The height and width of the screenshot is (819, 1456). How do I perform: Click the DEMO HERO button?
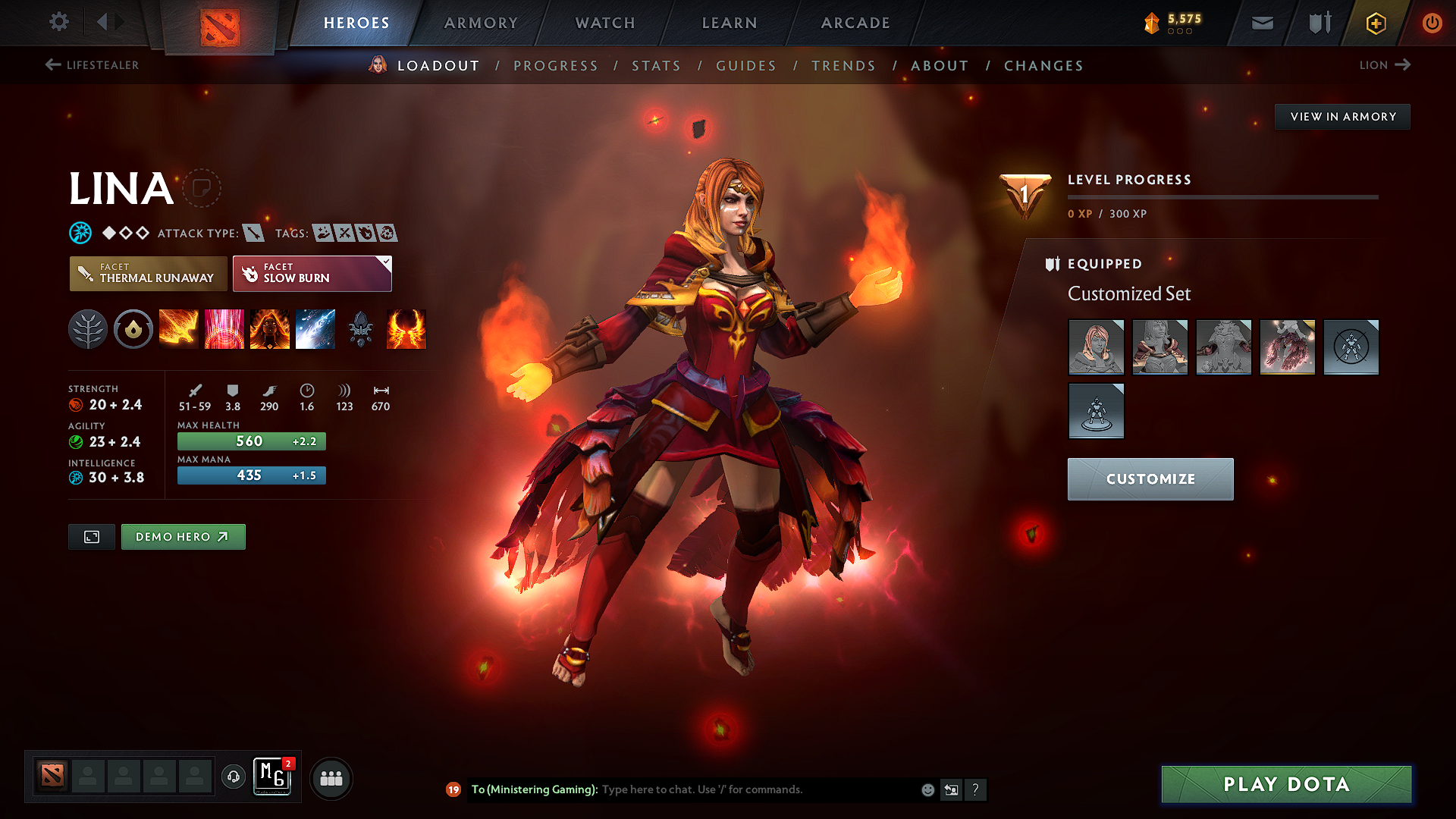183,536
